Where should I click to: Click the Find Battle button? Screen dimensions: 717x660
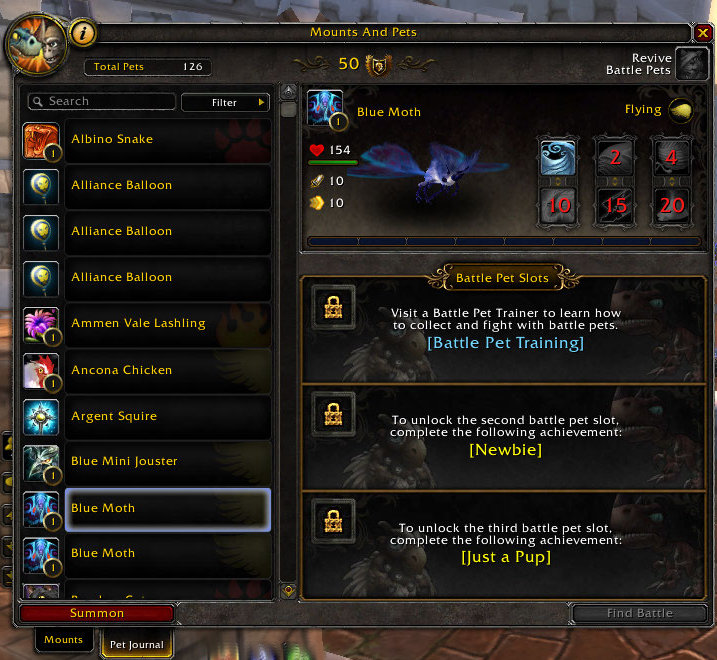point(639,613)
